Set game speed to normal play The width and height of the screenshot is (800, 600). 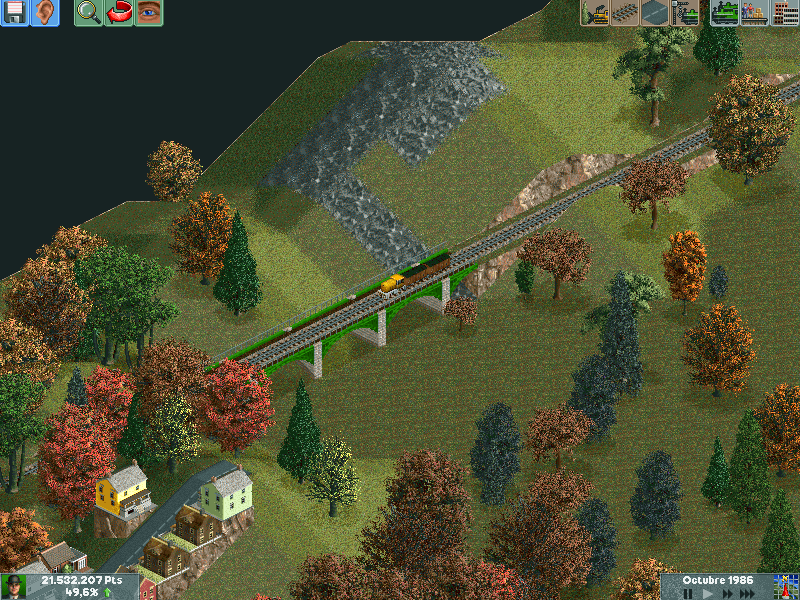coord(706,593)
